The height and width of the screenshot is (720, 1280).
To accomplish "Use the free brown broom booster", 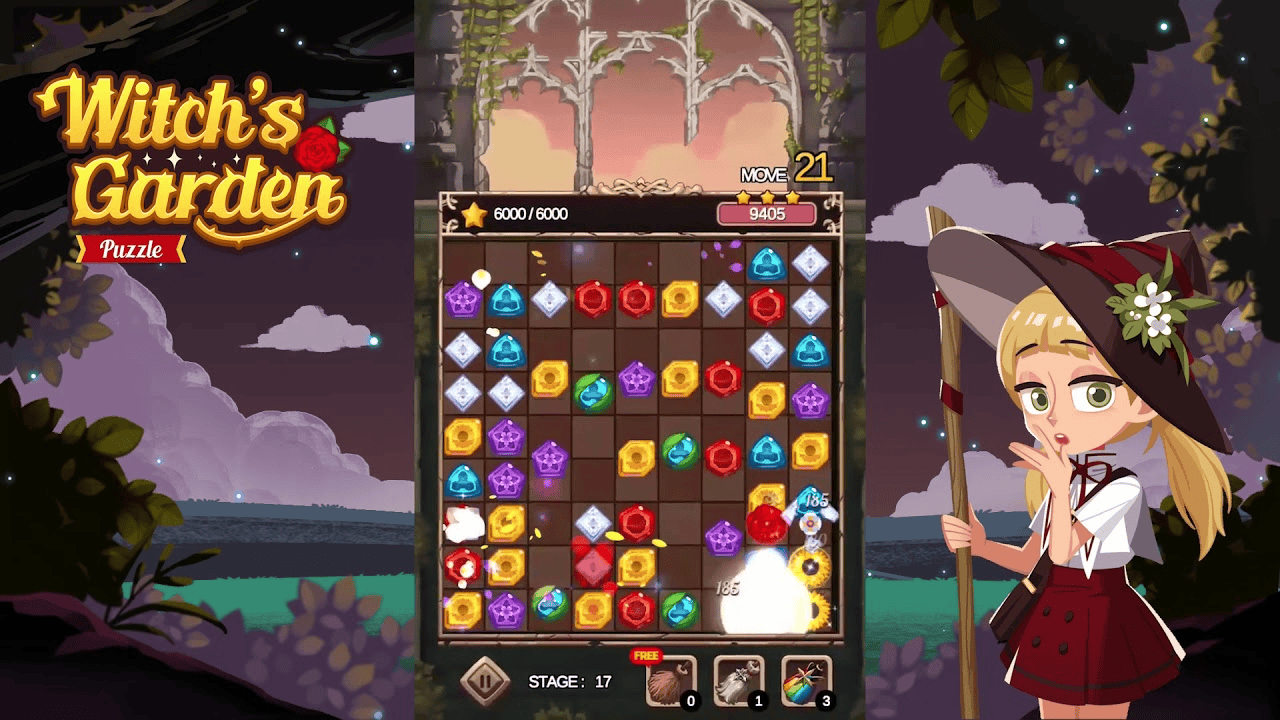I will 670,680.
